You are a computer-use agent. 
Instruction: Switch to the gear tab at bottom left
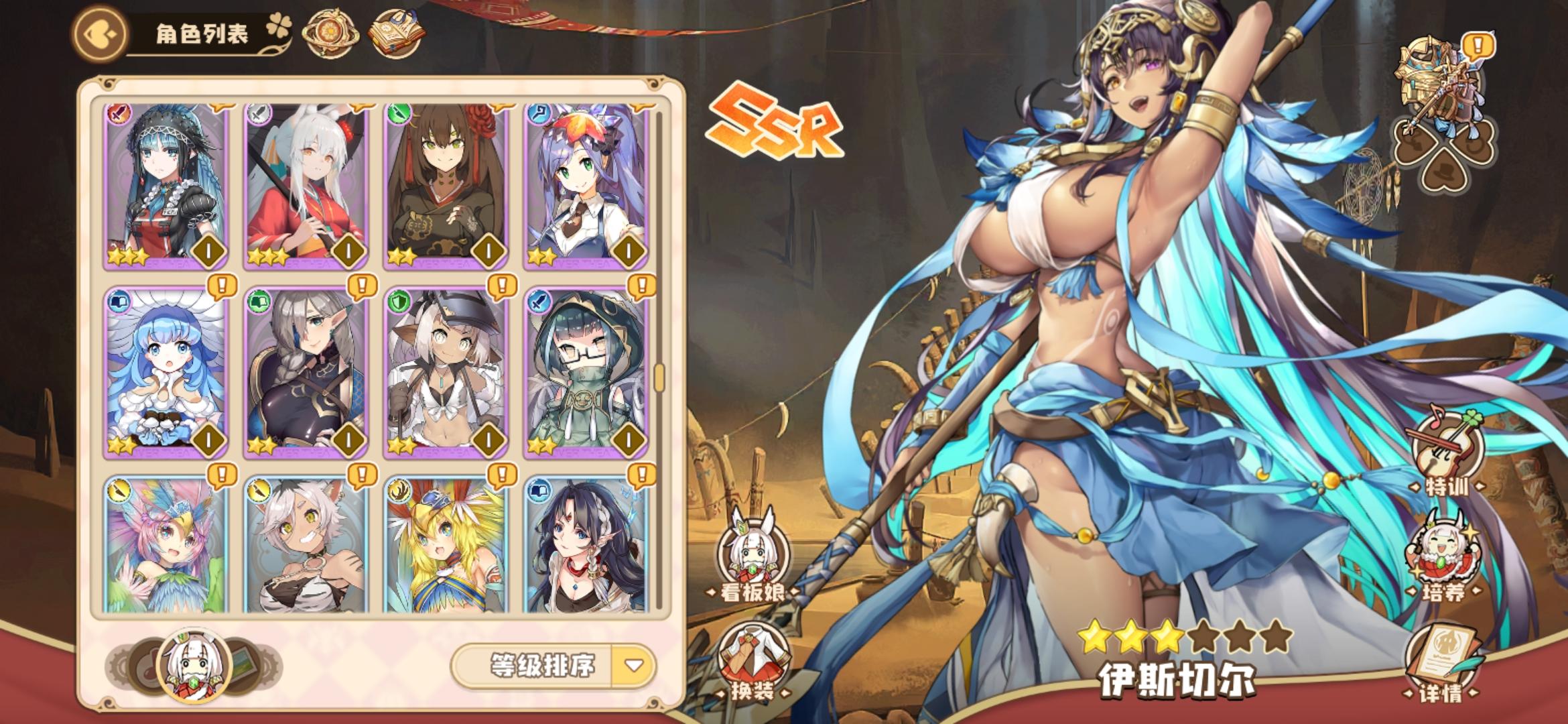117,664
